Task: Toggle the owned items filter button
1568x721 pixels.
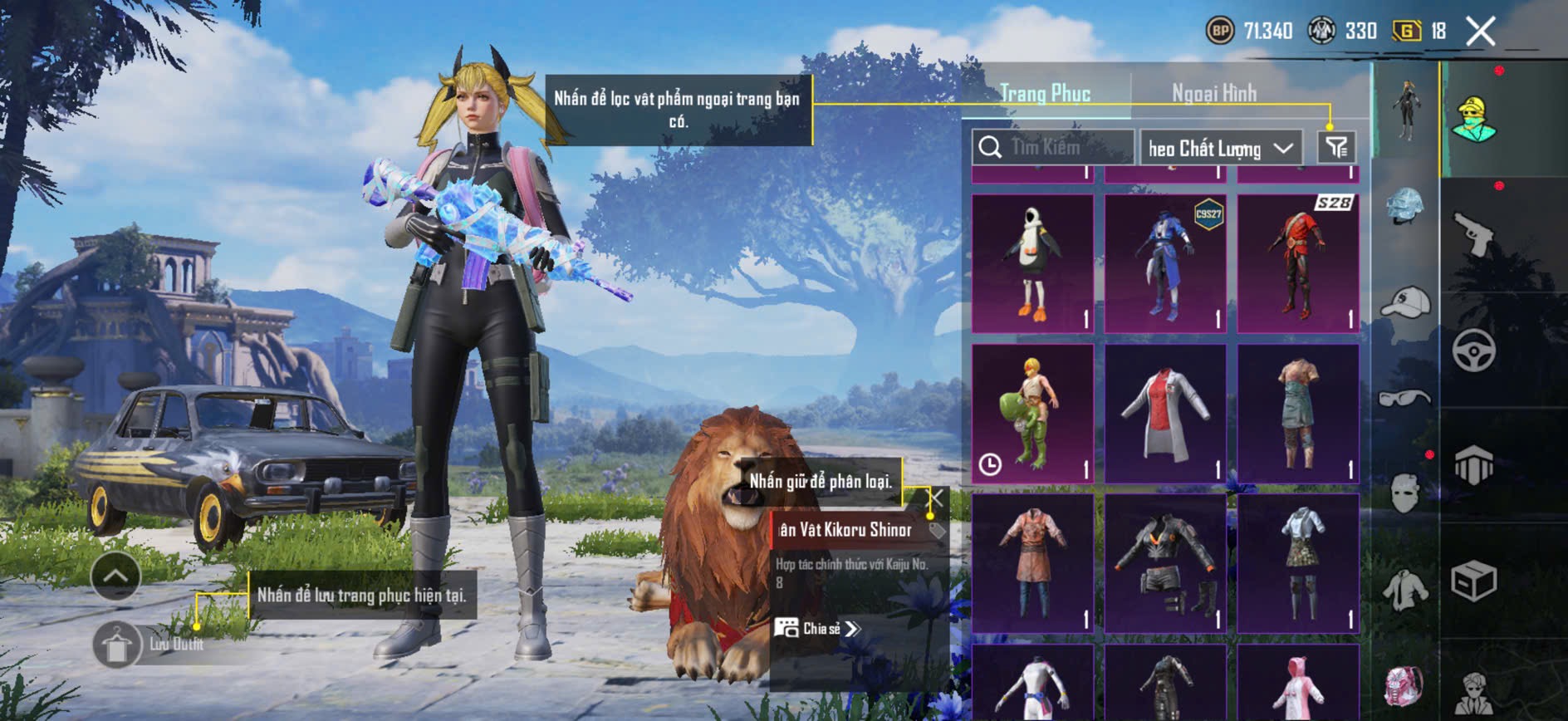Action: click(1336, 148)
